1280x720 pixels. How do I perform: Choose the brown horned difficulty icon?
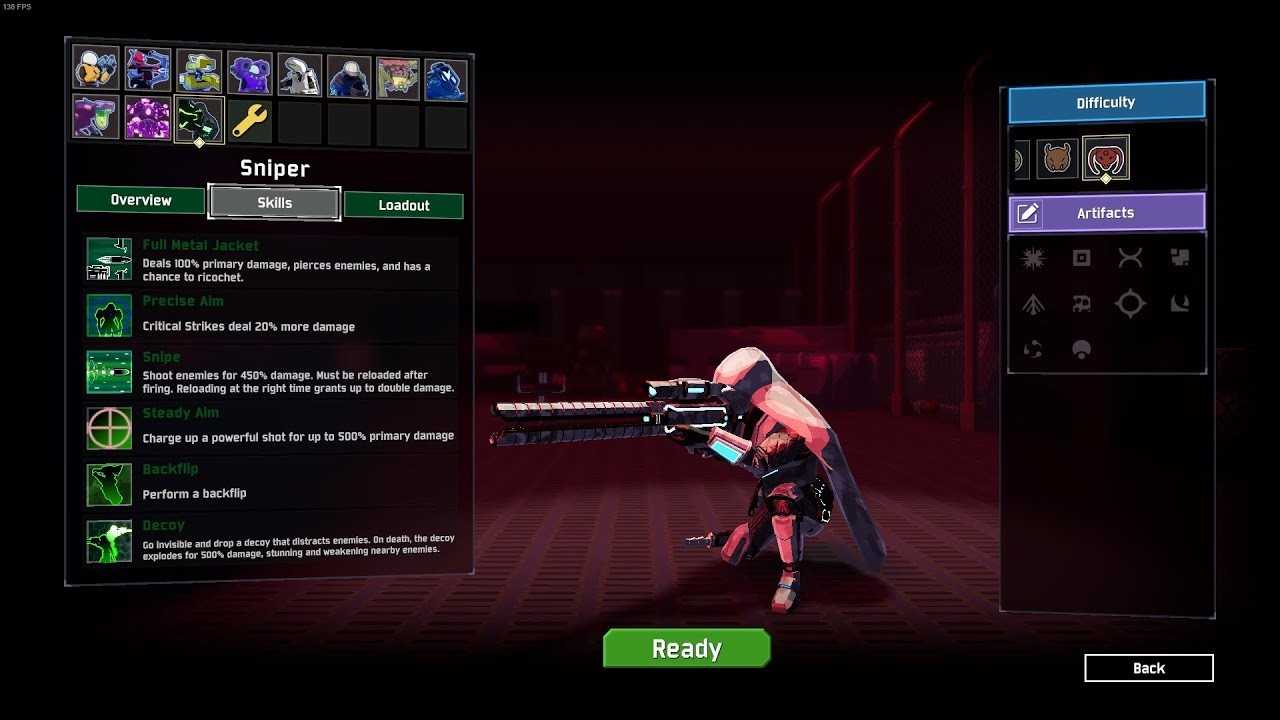(1057, 159)
